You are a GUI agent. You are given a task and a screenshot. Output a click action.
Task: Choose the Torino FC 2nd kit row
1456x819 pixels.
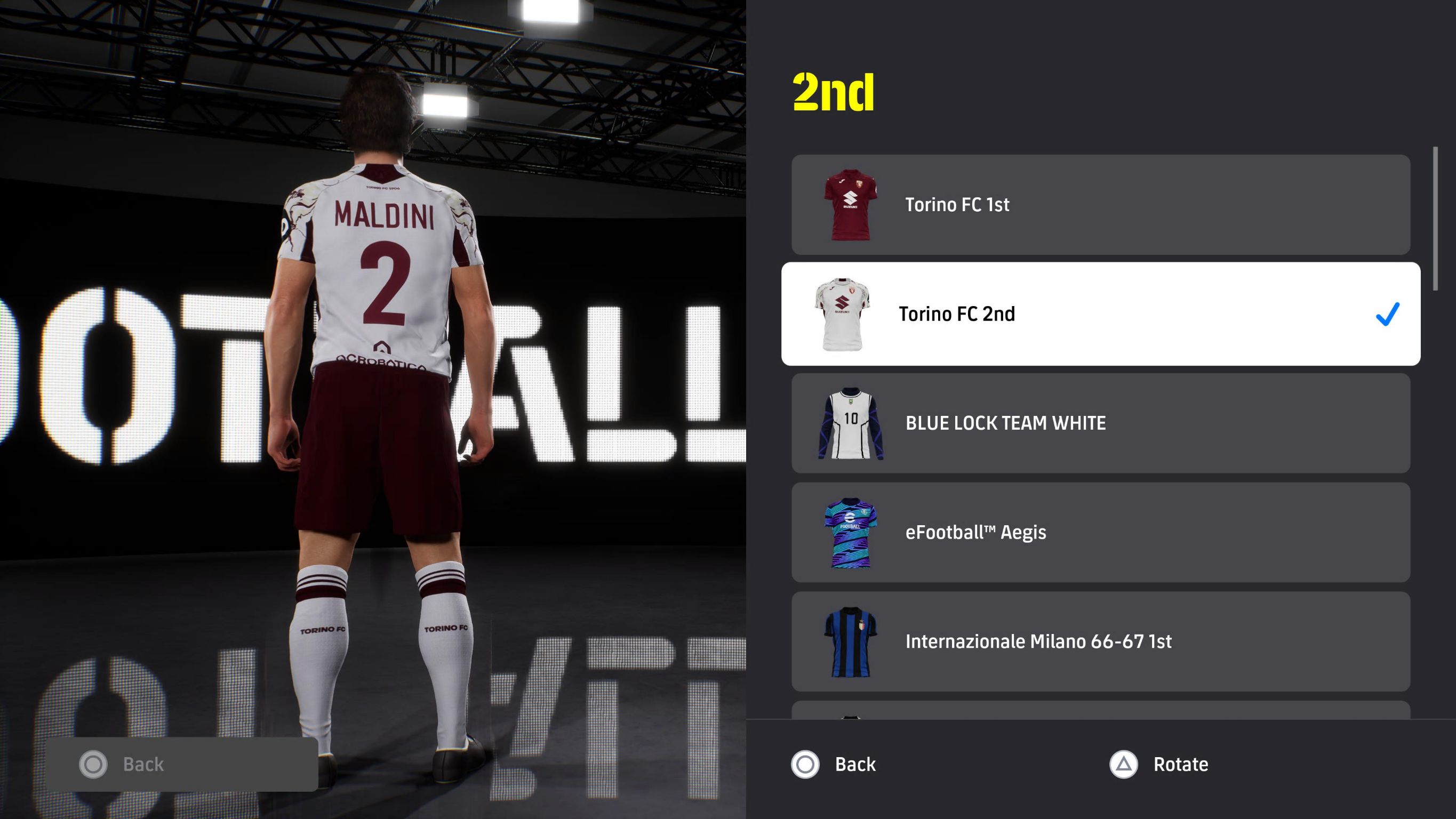[1100, 314]
